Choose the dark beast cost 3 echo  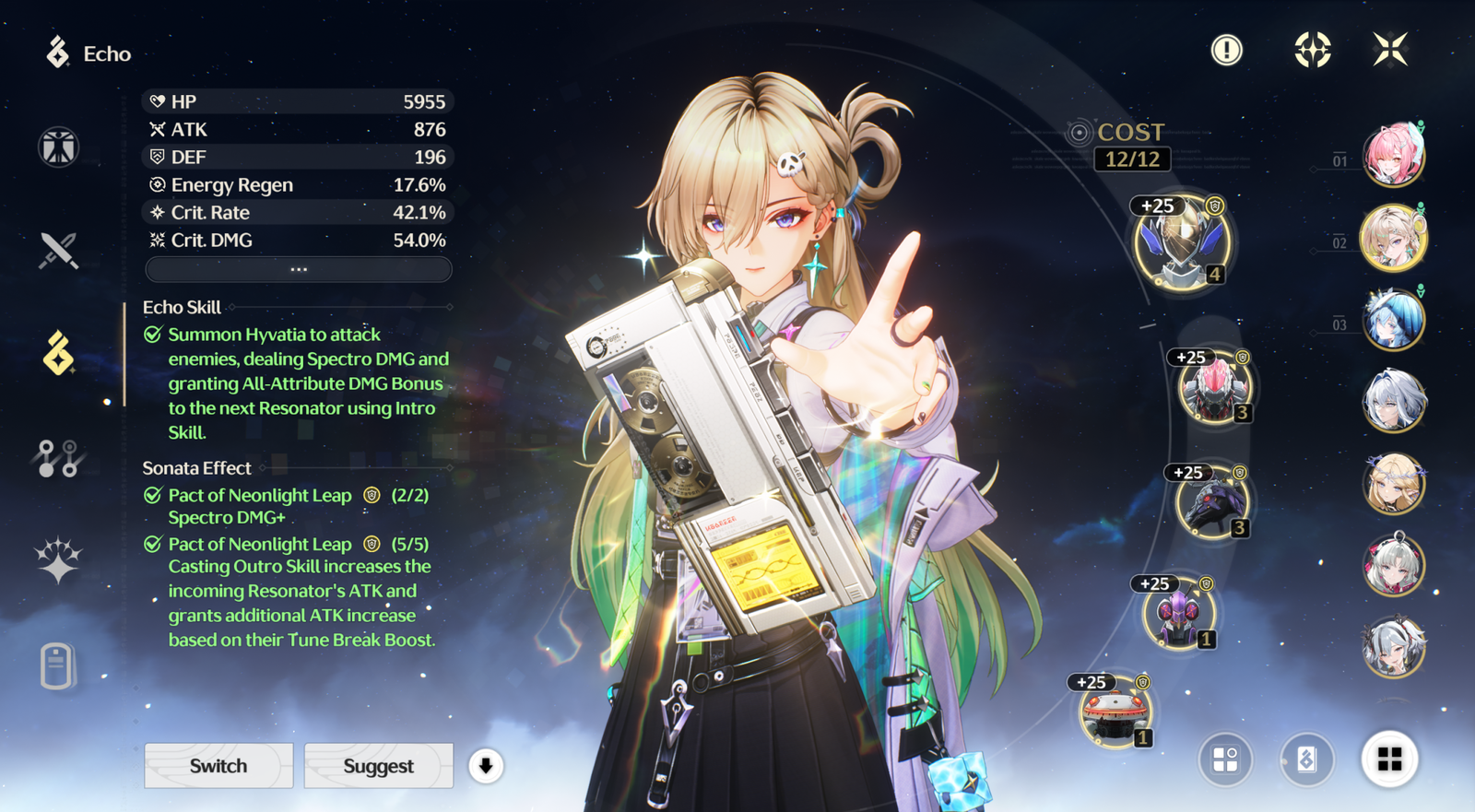[x=1211, y=504]
